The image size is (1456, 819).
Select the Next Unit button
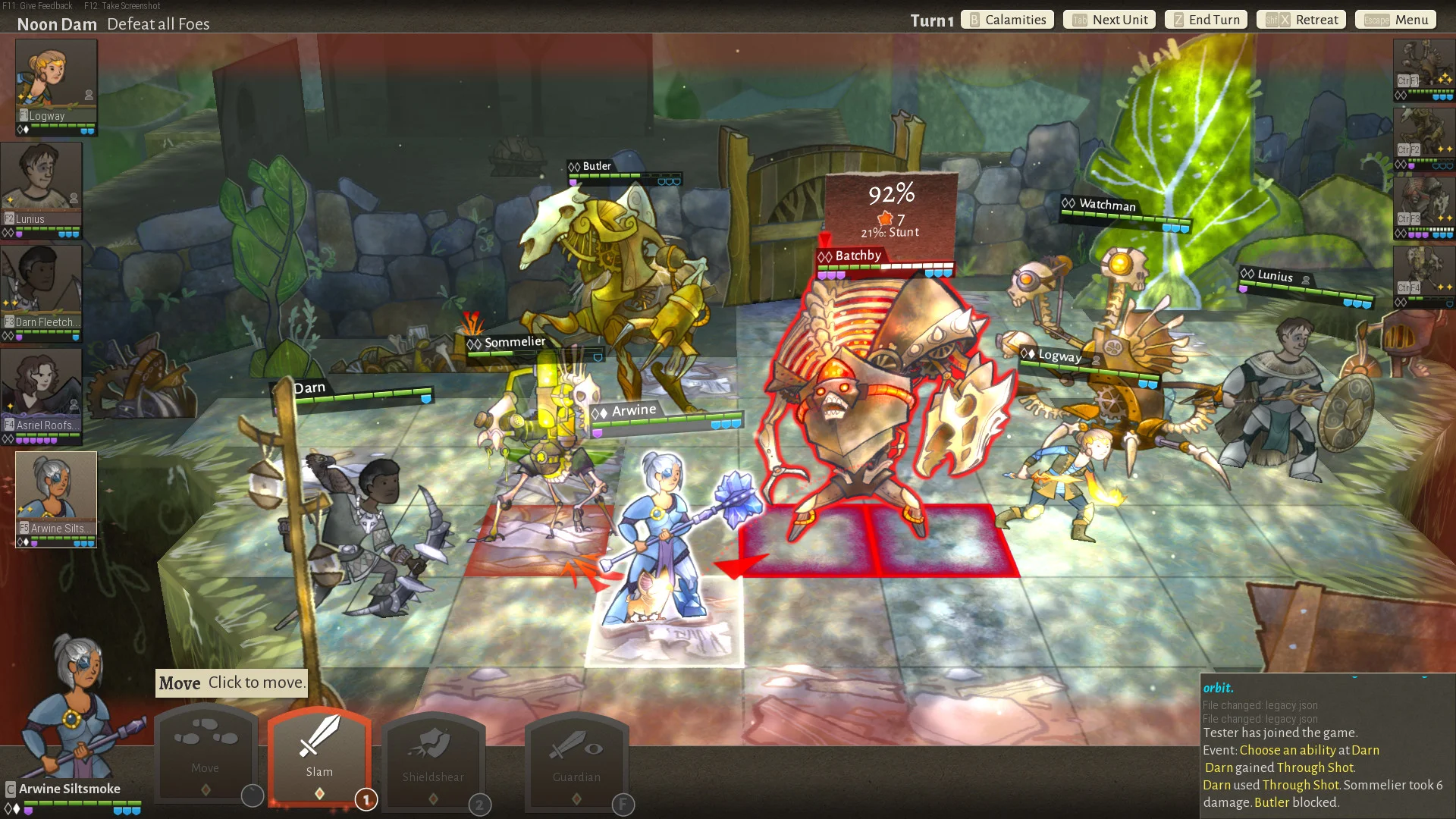[1109, 20]
